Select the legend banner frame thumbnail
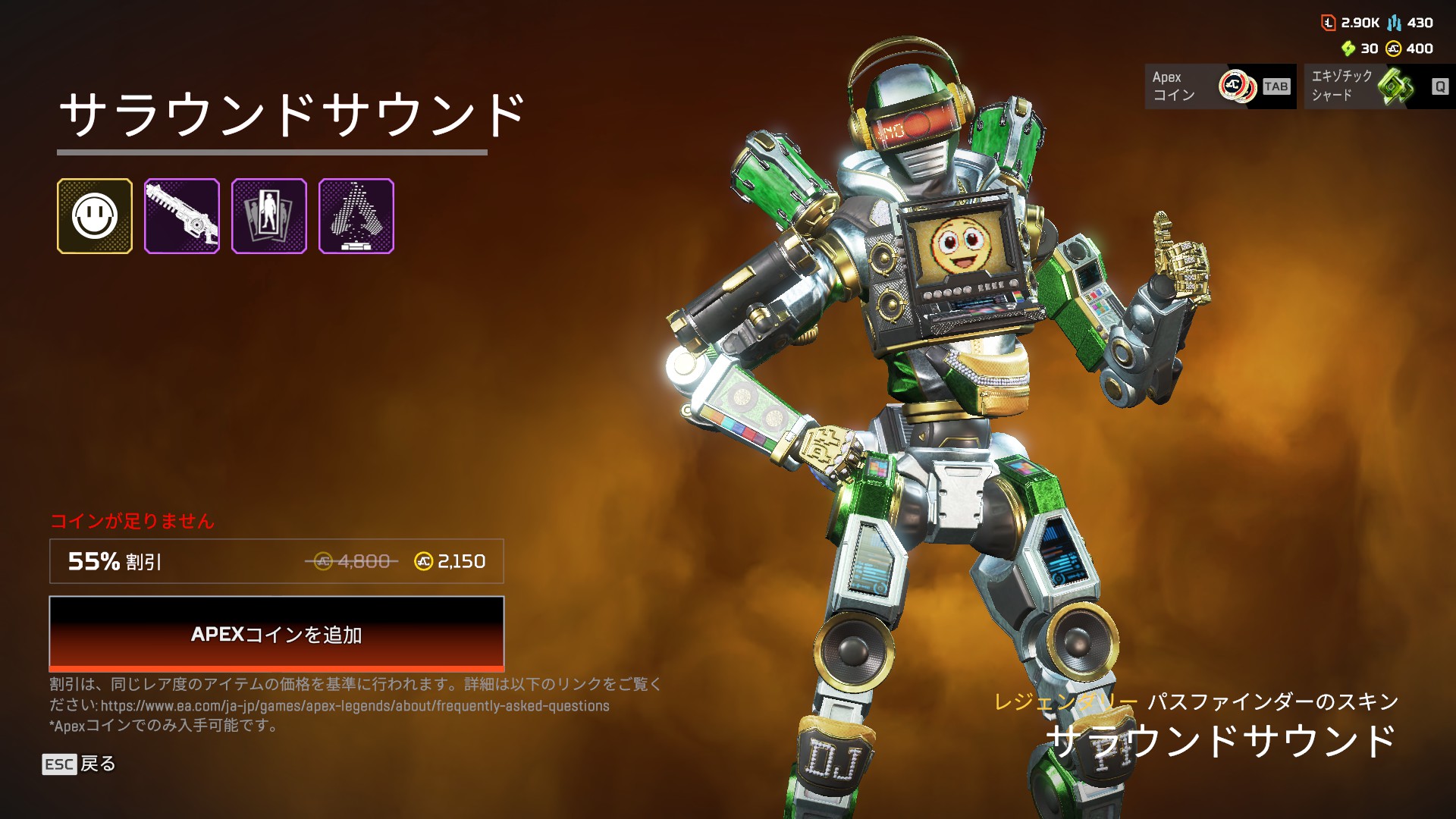1456x819 pixels. 269,216
